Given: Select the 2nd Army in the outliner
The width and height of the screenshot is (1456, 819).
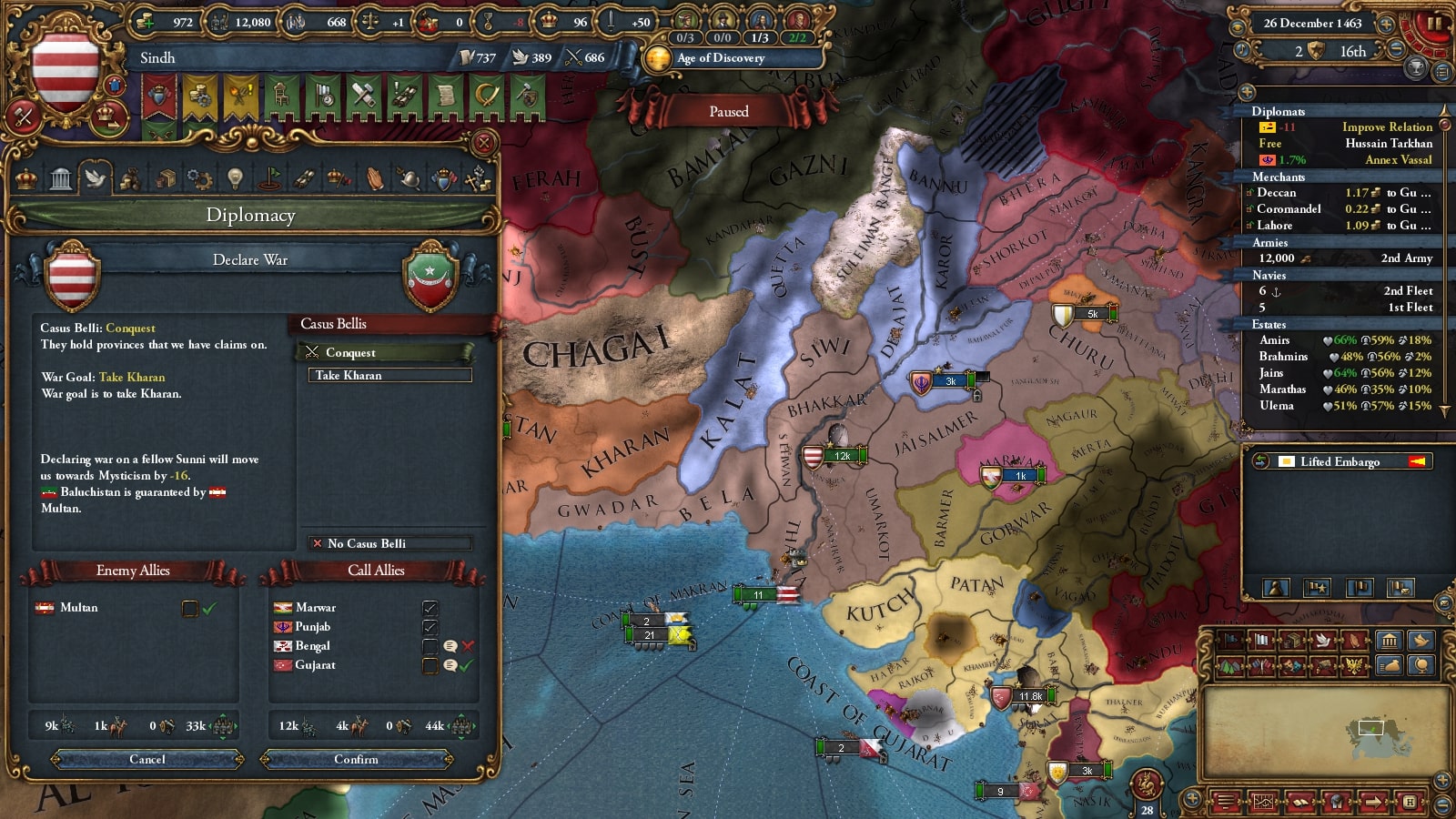Looking at the screenshot, I should point(1344,258).
